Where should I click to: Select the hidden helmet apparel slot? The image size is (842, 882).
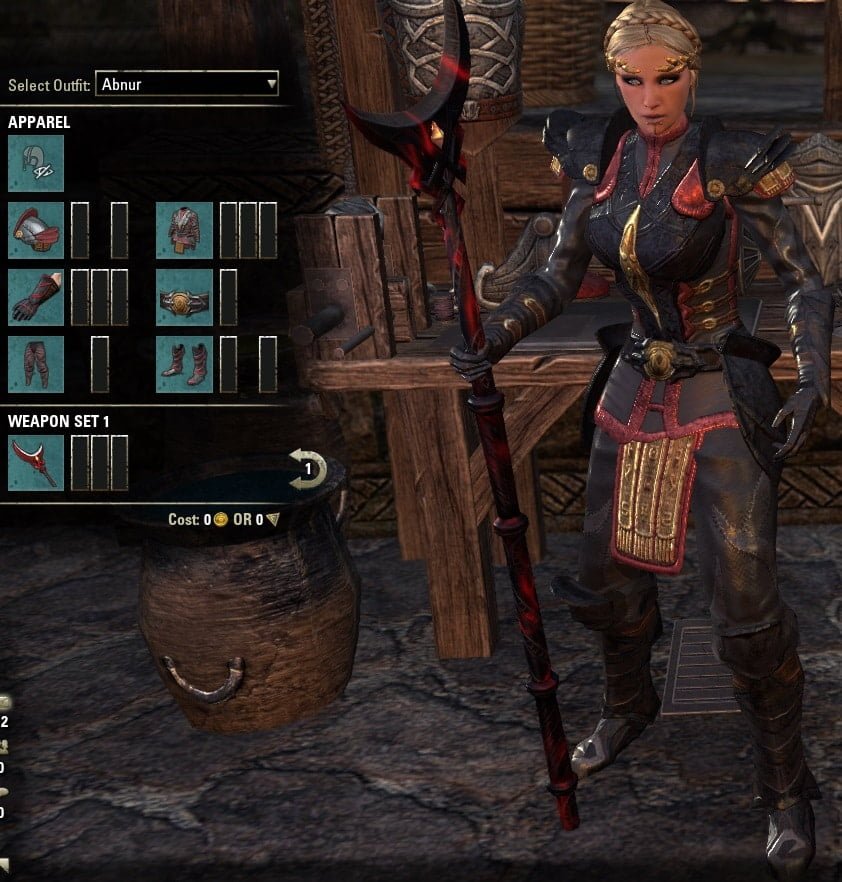[36, 163]
